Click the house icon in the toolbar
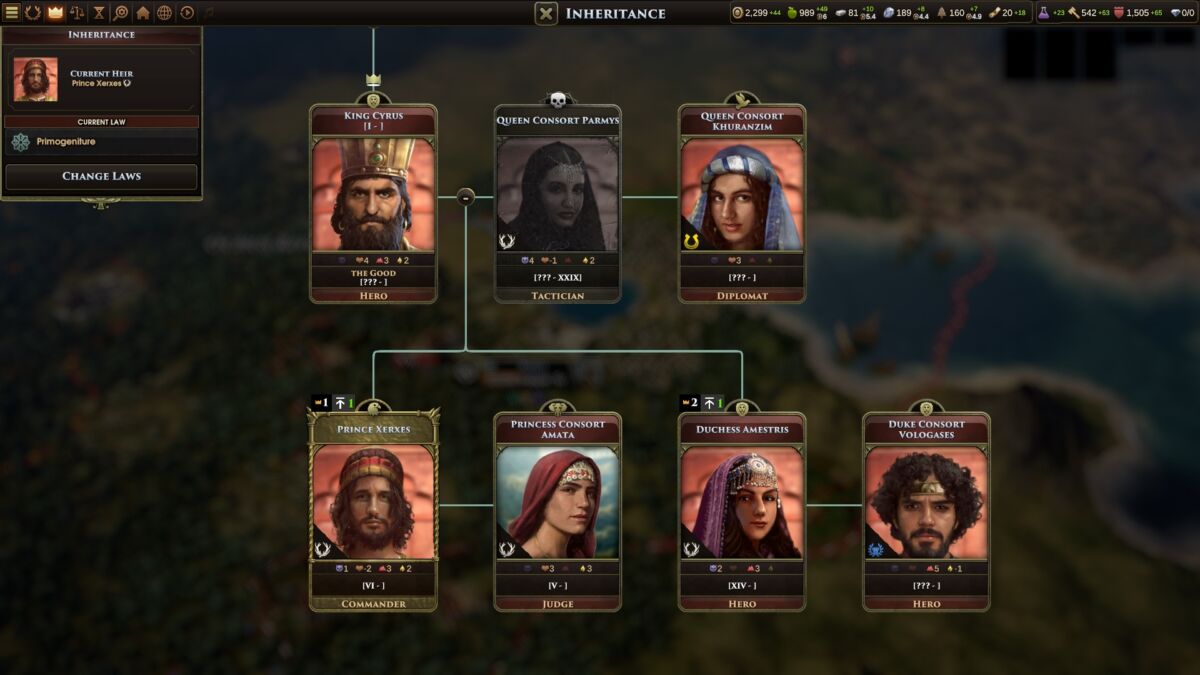The image size is (1200, 675). click(x=143, y=13)
